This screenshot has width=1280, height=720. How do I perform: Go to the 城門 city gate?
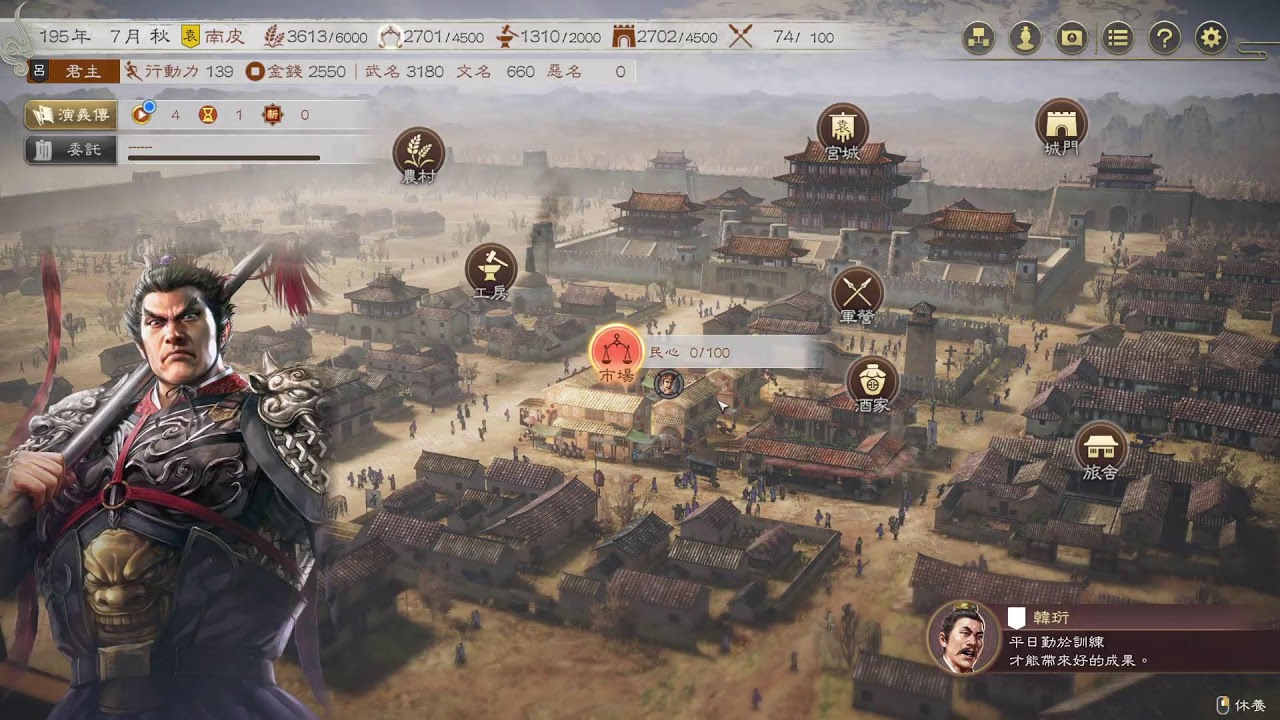pos(1061,124)
